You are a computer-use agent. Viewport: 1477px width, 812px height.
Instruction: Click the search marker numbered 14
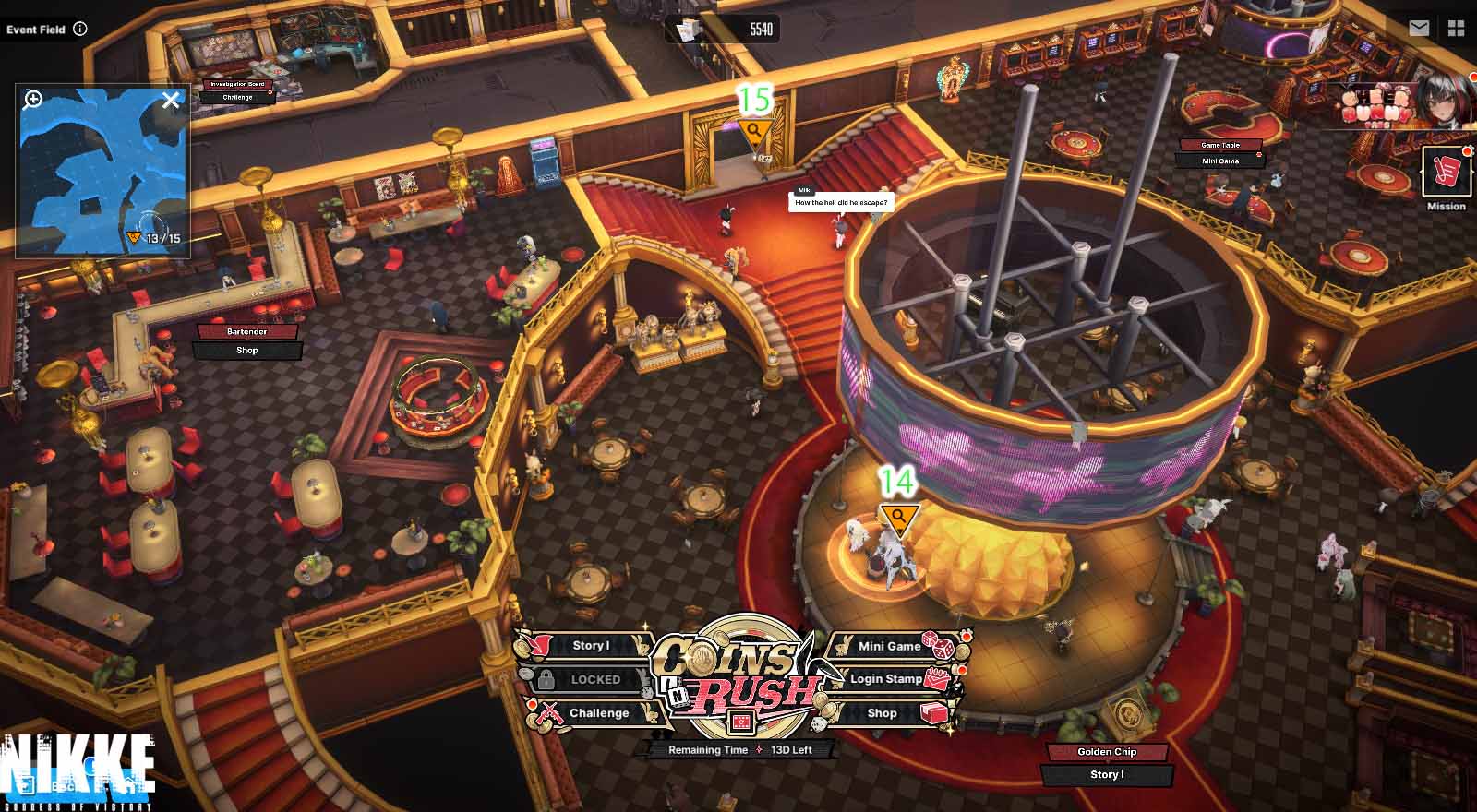[x=898, y=518]
